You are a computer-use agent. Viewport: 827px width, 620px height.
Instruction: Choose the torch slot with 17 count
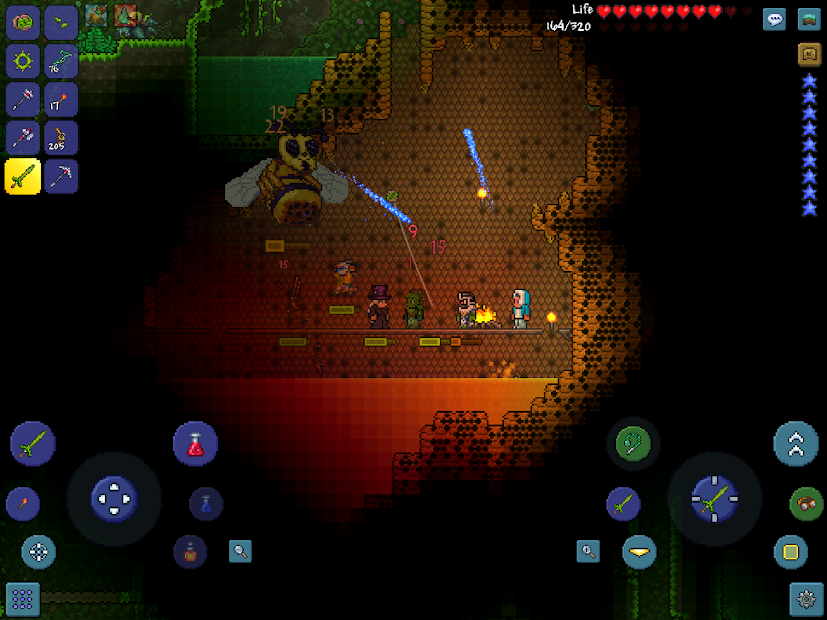click(61, 99)
